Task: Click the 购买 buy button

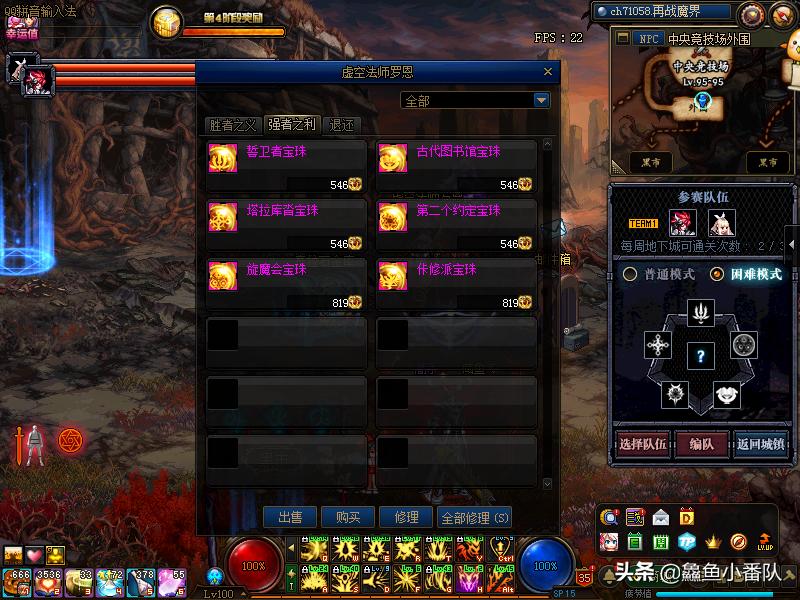Action: click(348, 517)
